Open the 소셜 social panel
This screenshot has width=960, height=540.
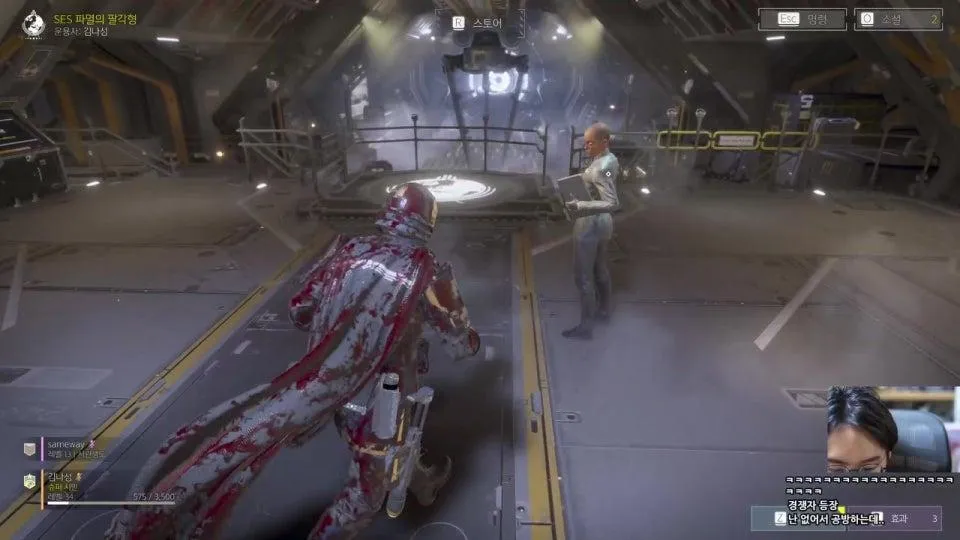(898, 19)
